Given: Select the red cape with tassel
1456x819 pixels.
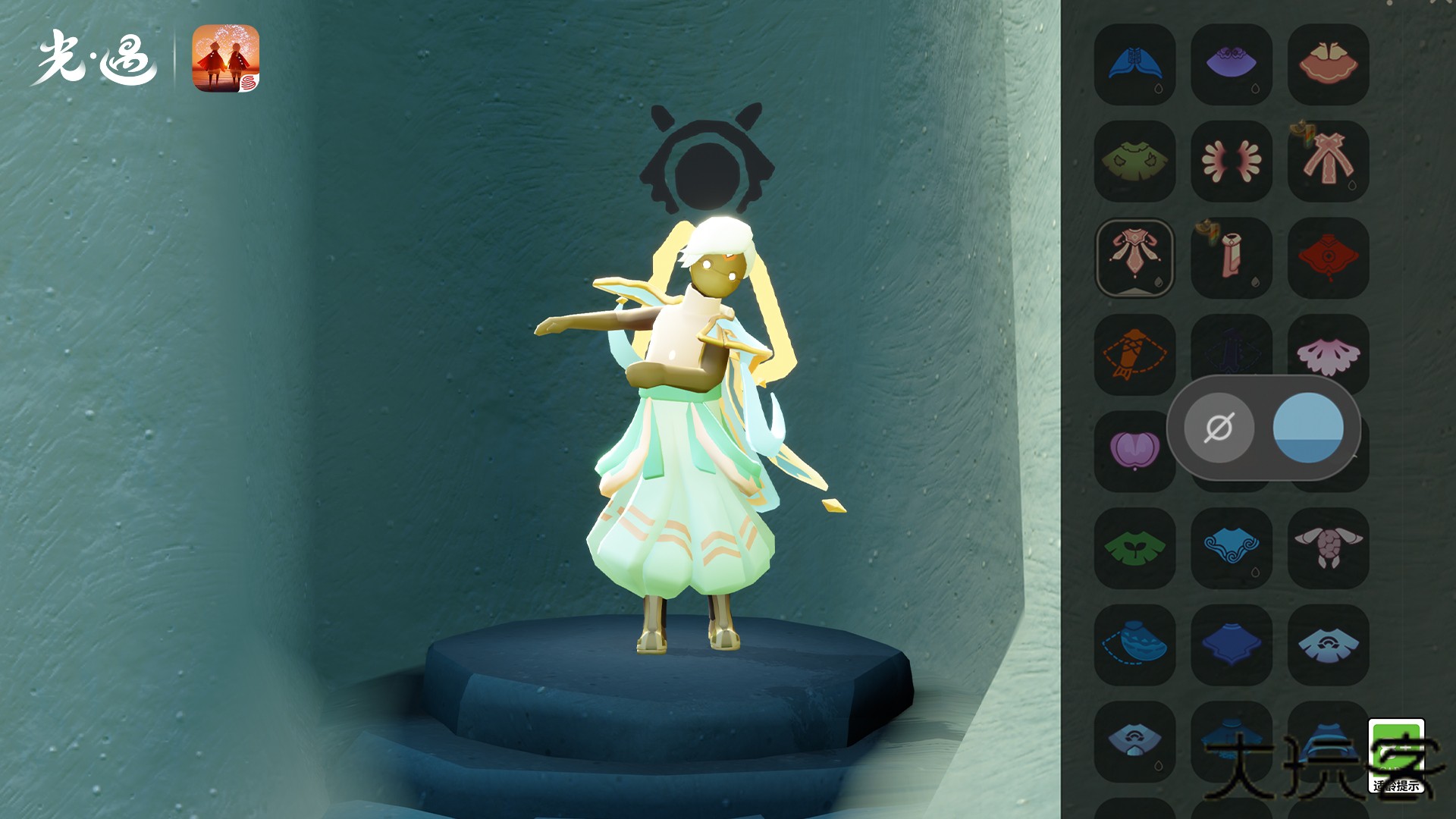Looking at the screenshot, I should pyautogui.click(x=1328, y=258).
